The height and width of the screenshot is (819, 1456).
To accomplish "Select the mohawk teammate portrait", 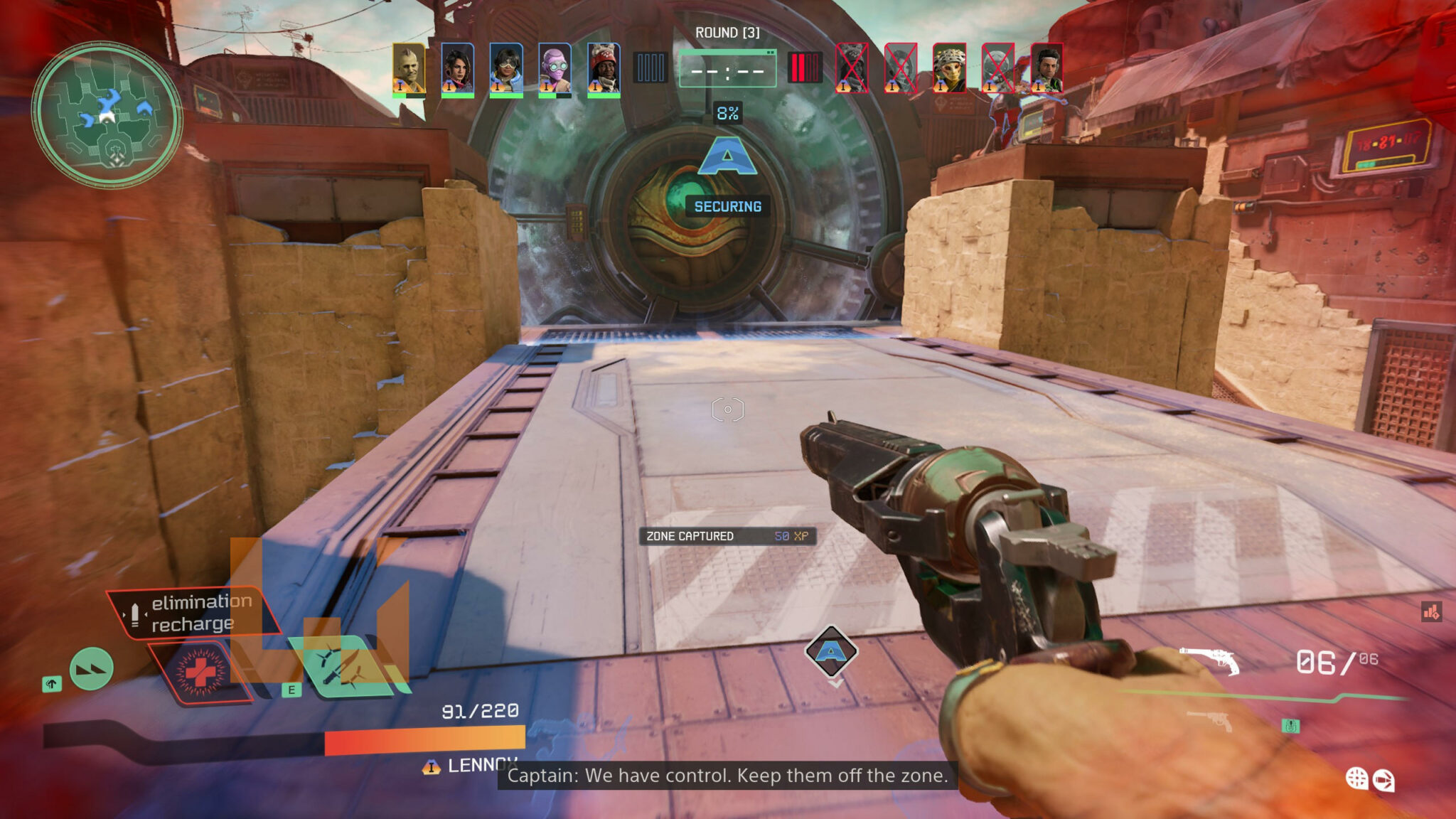I will pos(409,68).
